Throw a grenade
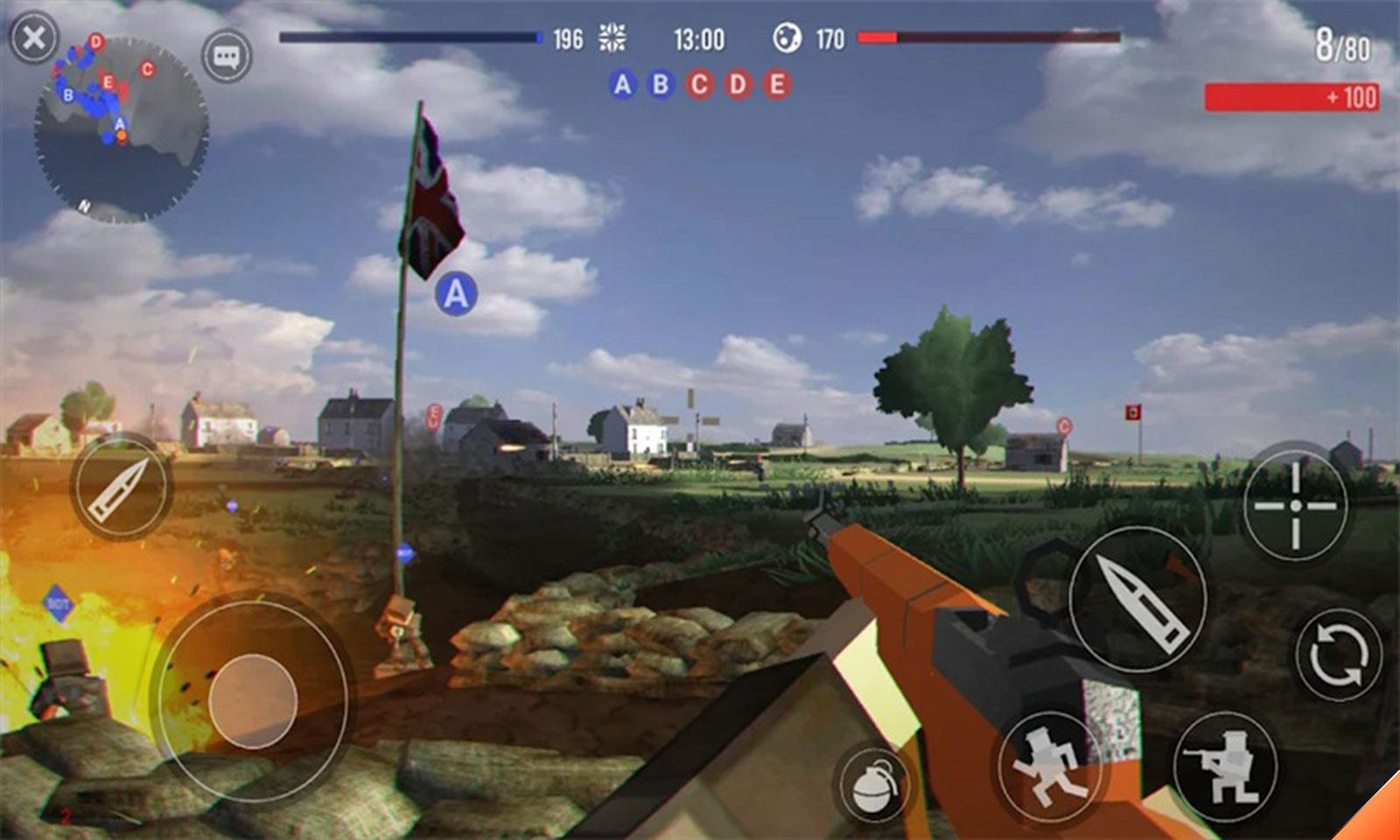The height and width of the screenshot is (840, 1400). (x=872, y=785)
